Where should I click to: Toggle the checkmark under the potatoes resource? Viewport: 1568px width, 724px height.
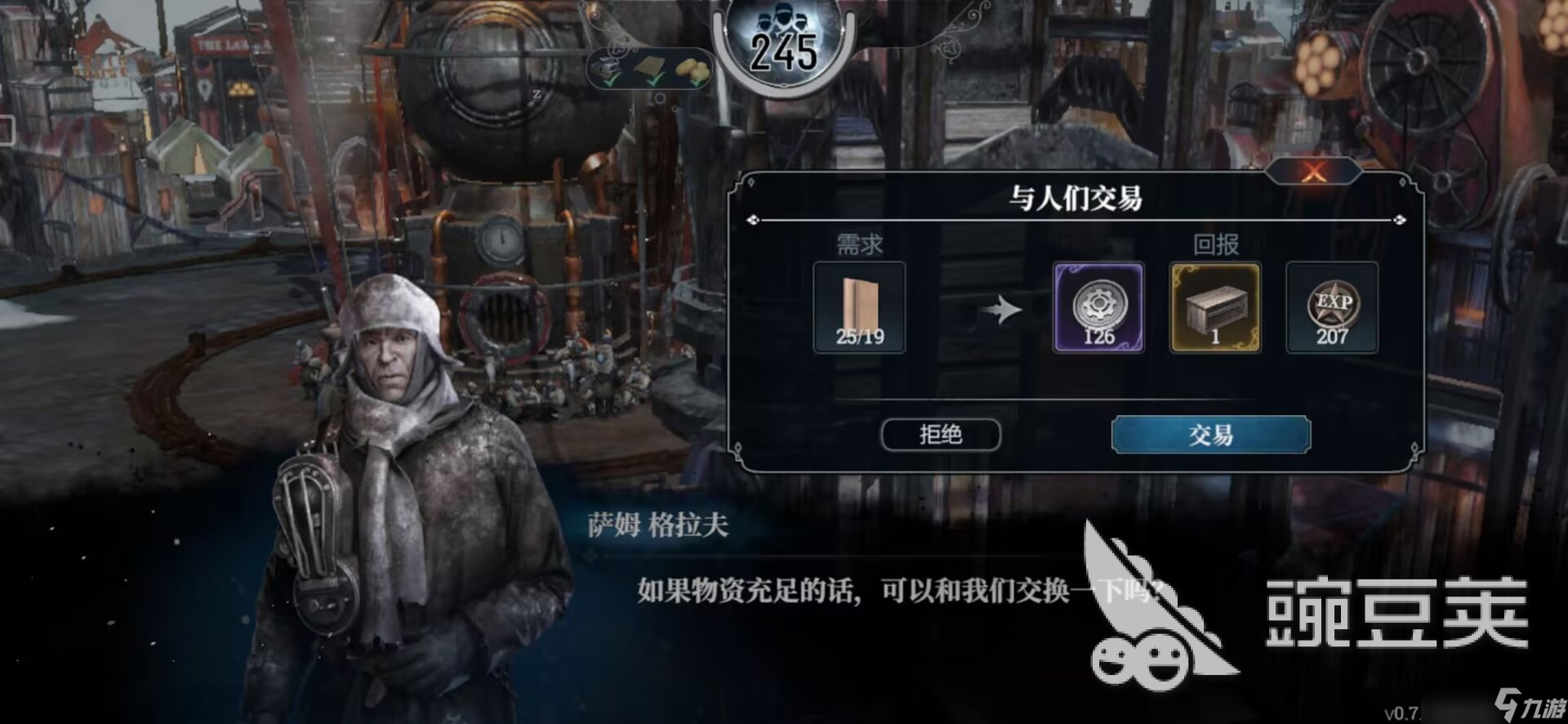pos(696,83)
